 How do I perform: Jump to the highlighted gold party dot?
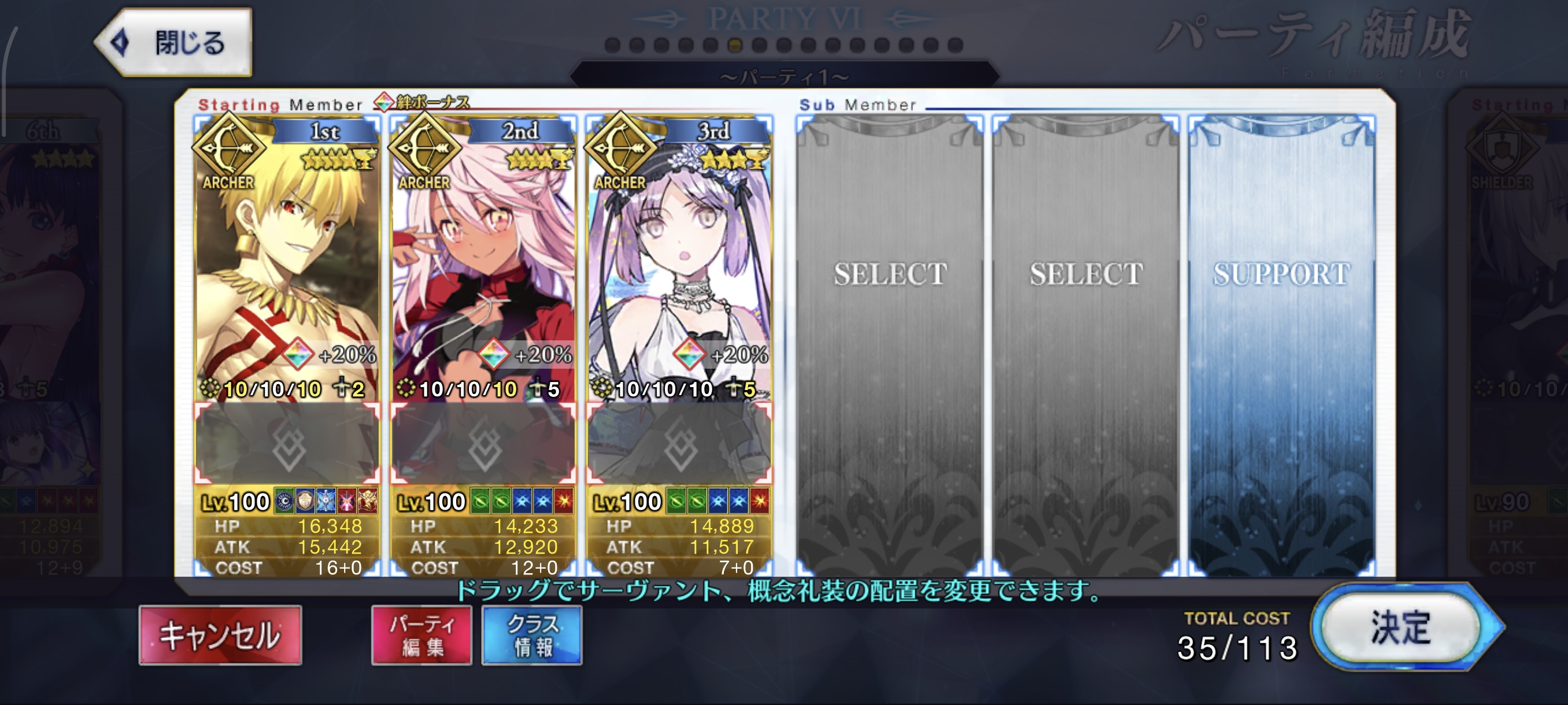(x=735, y=45)
